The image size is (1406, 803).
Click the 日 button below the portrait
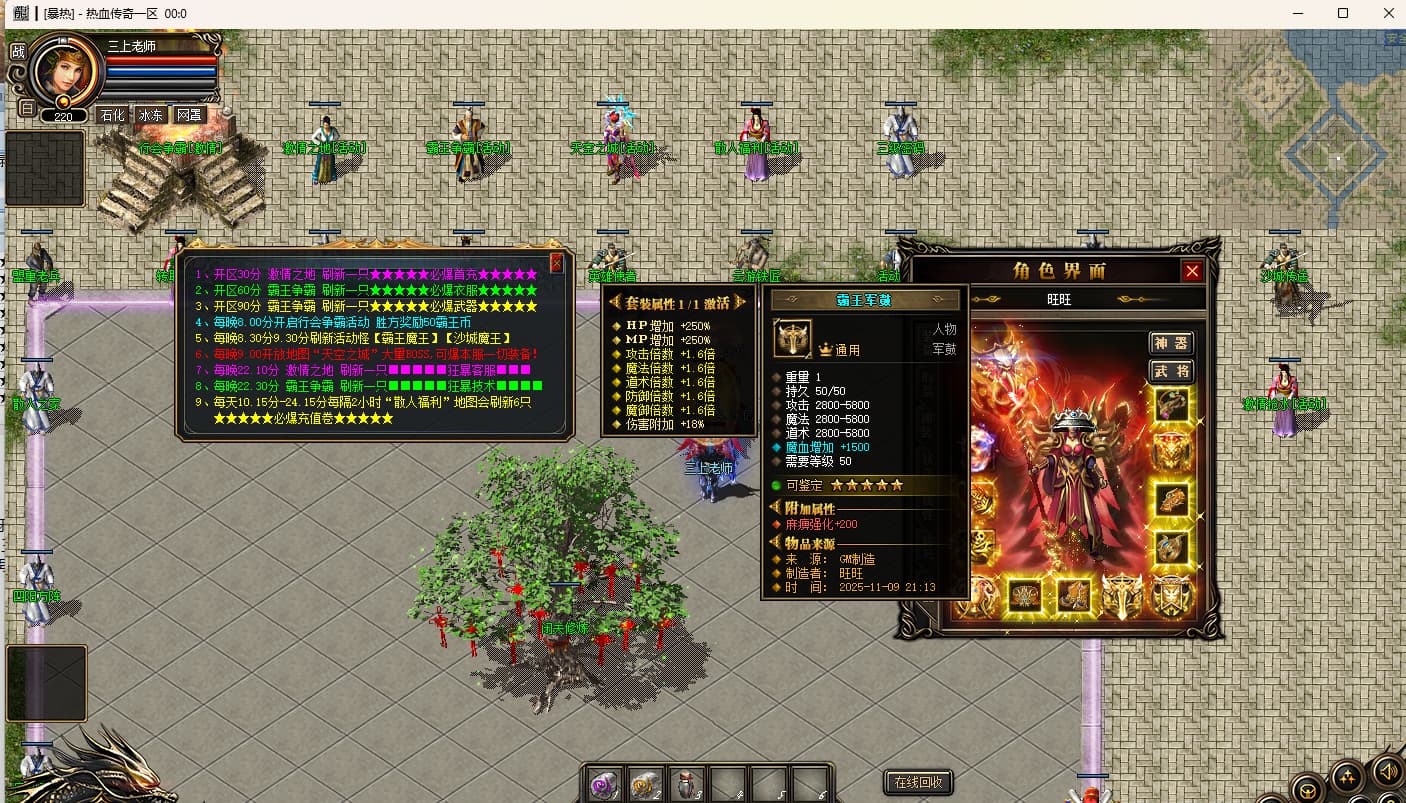click(x=27, y=108)
